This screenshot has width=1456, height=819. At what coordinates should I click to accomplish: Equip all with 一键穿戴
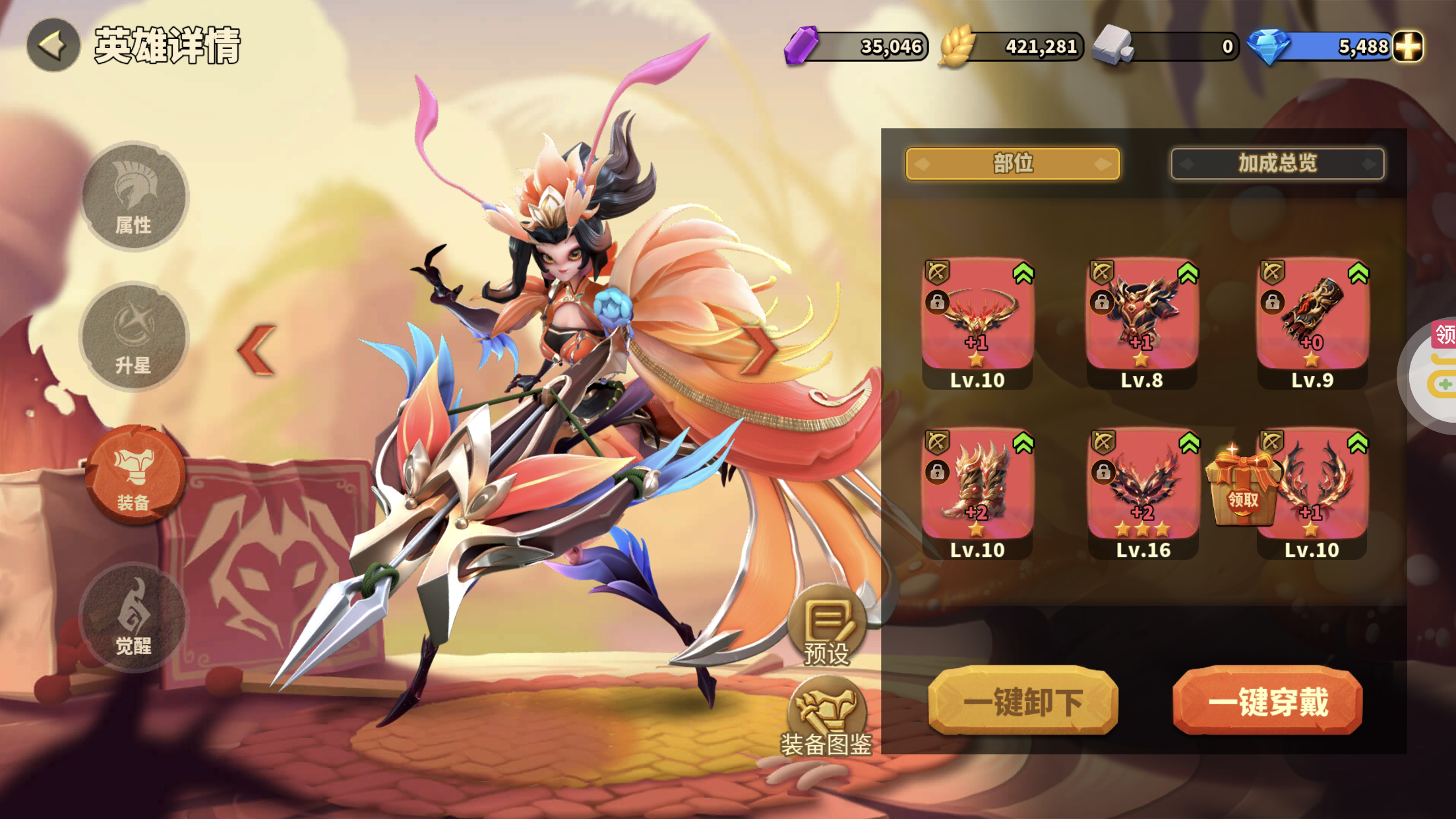[1267, 702]
